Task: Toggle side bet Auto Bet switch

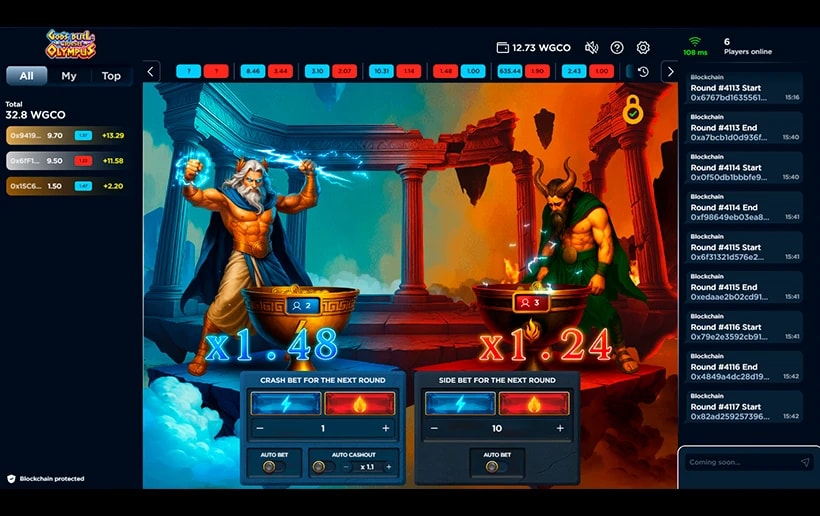Action: 497,467
